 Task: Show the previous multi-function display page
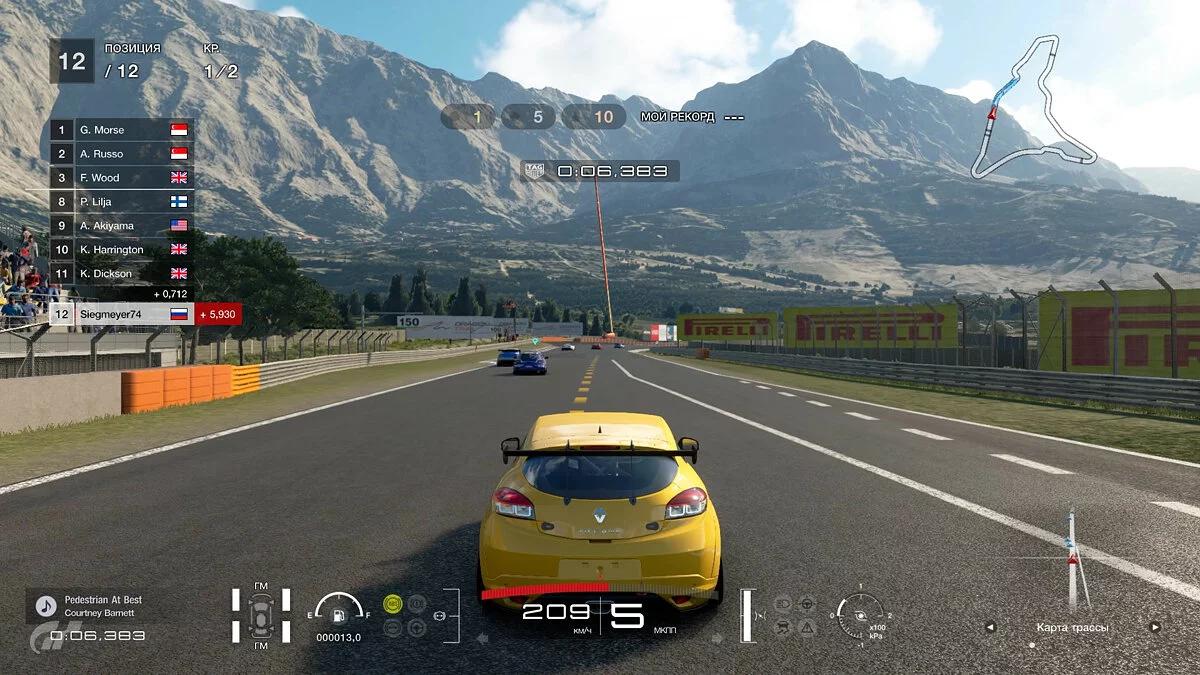click(x=990, y=628)
